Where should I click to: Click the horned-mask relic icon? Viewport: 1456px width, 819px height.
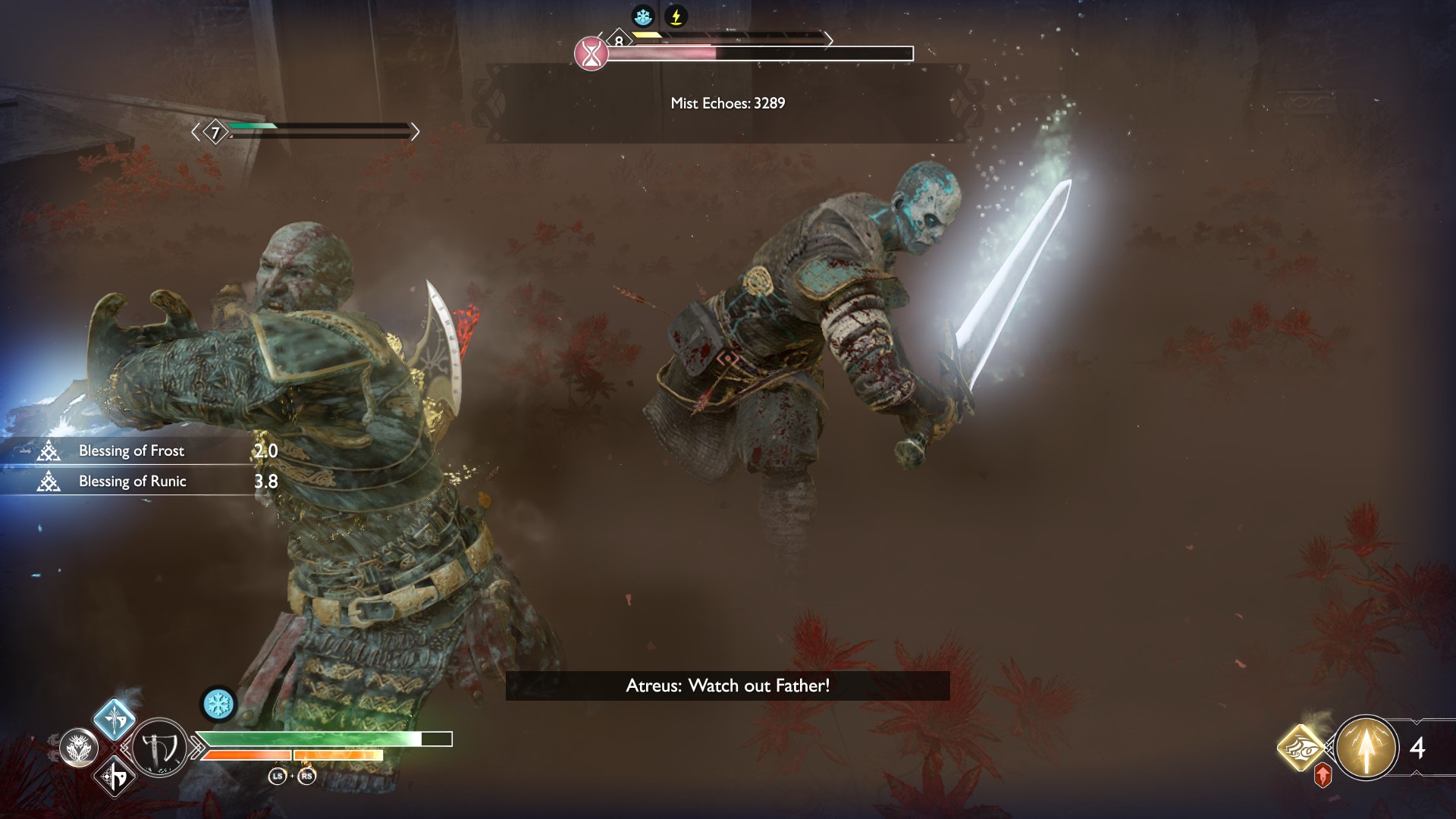[x=79, y=748]
